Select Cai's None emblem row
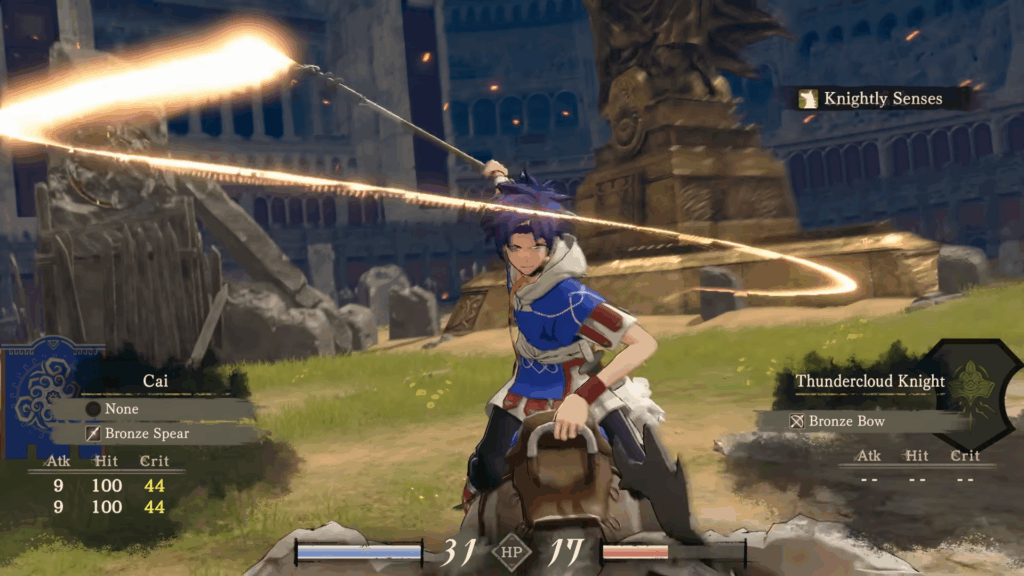The image size is (1024, 576). [x=155, y=409]
